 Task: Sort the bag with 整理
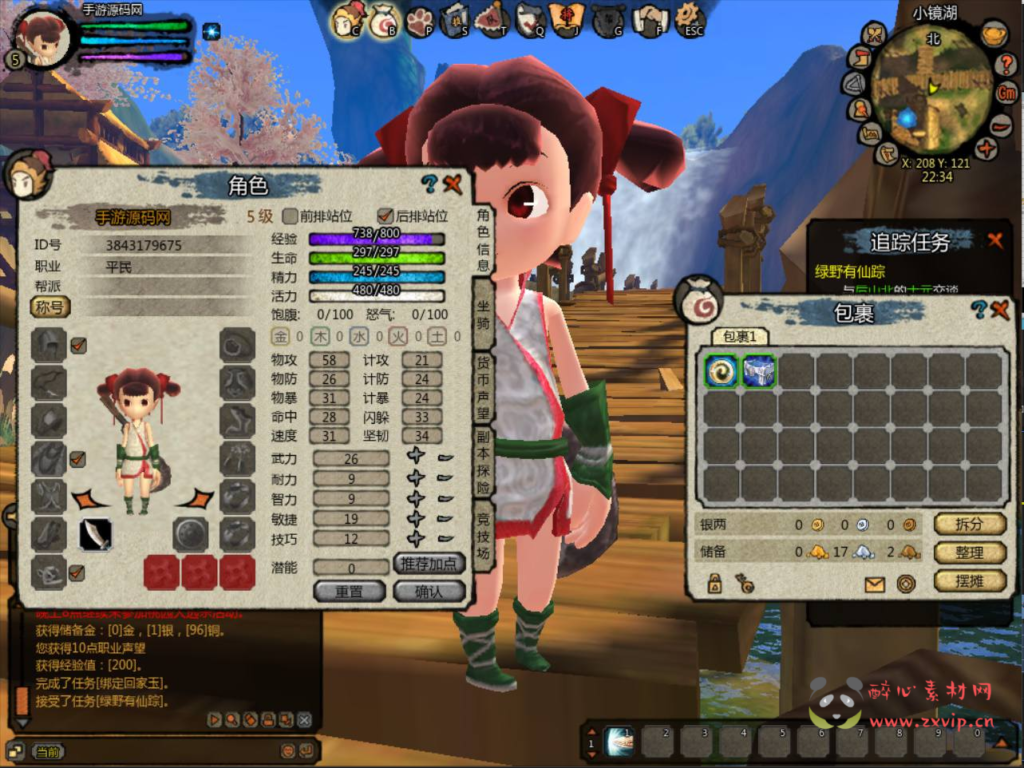969,552
